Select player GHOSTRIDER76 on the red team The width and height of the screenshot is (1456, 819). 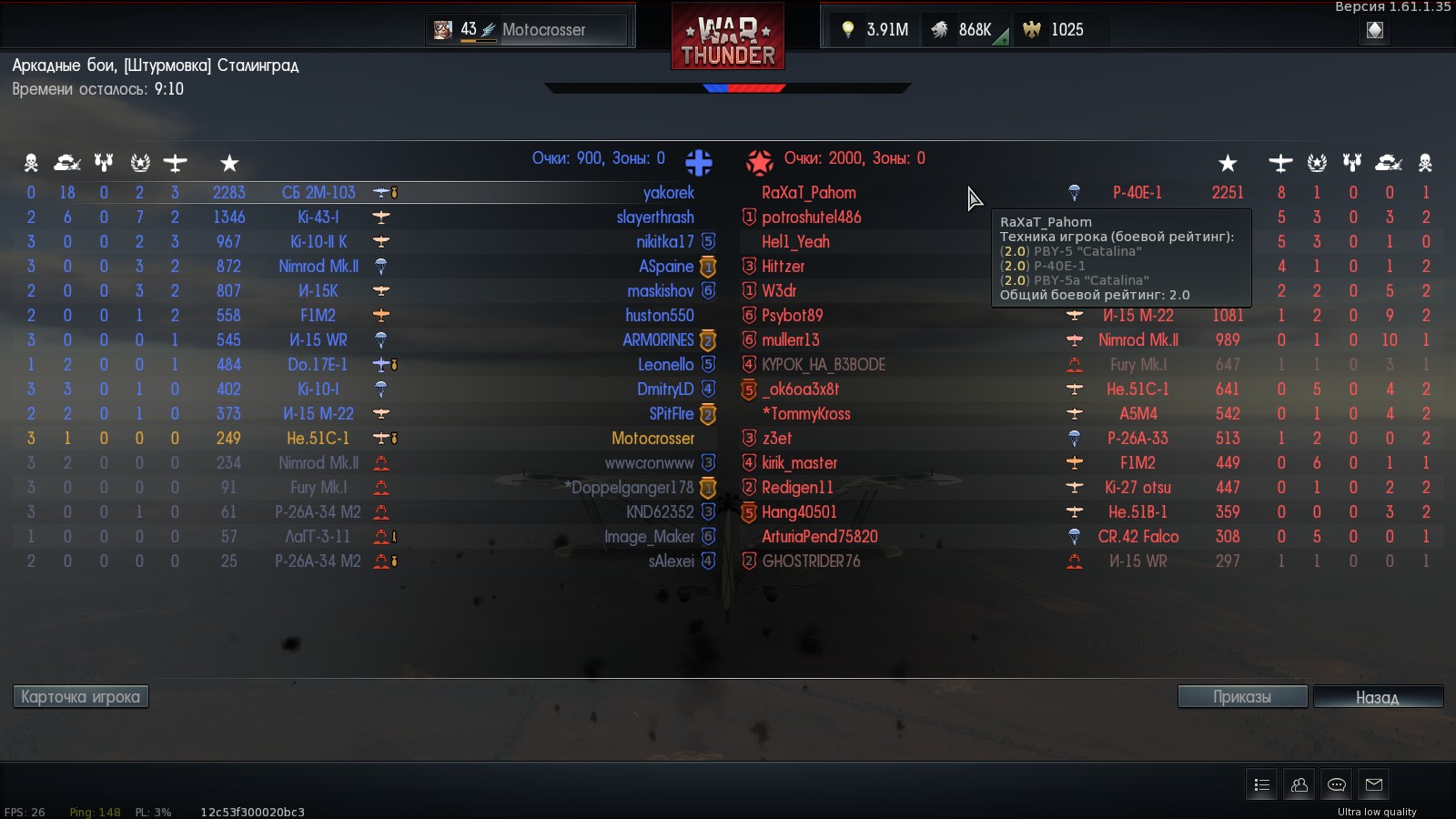point(811,561)
